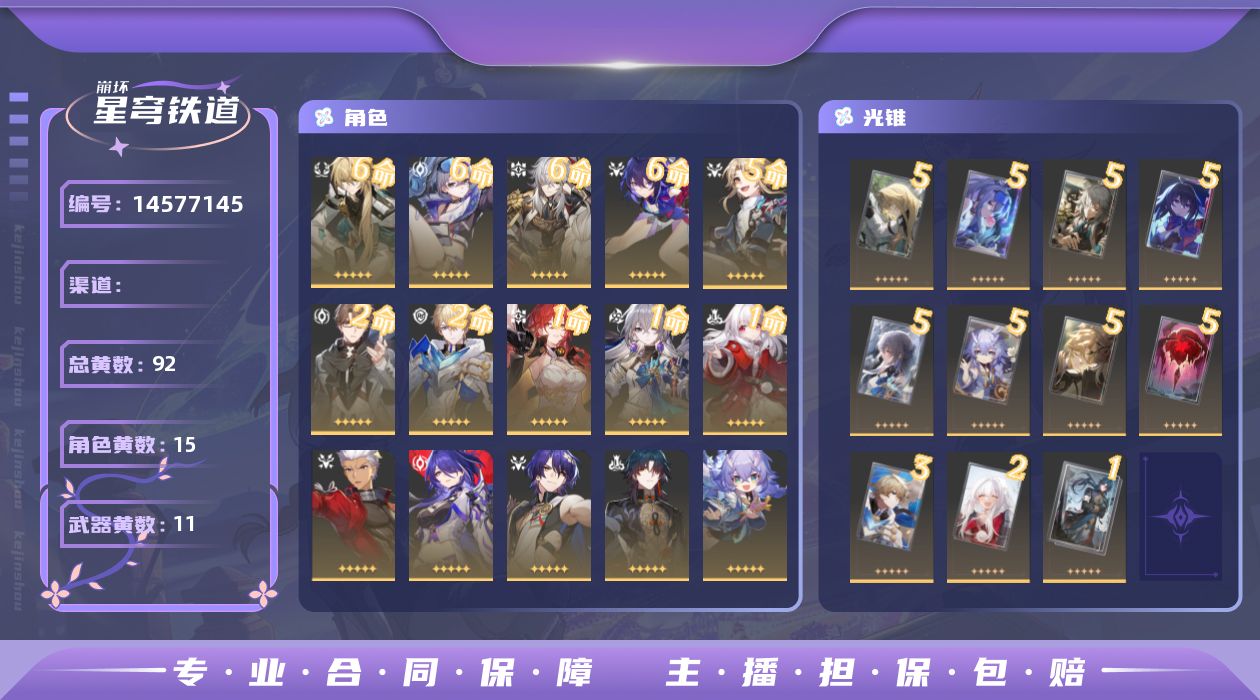
Task: Open the red-haired Himeko character card
Action: click(x=549, y=369)
